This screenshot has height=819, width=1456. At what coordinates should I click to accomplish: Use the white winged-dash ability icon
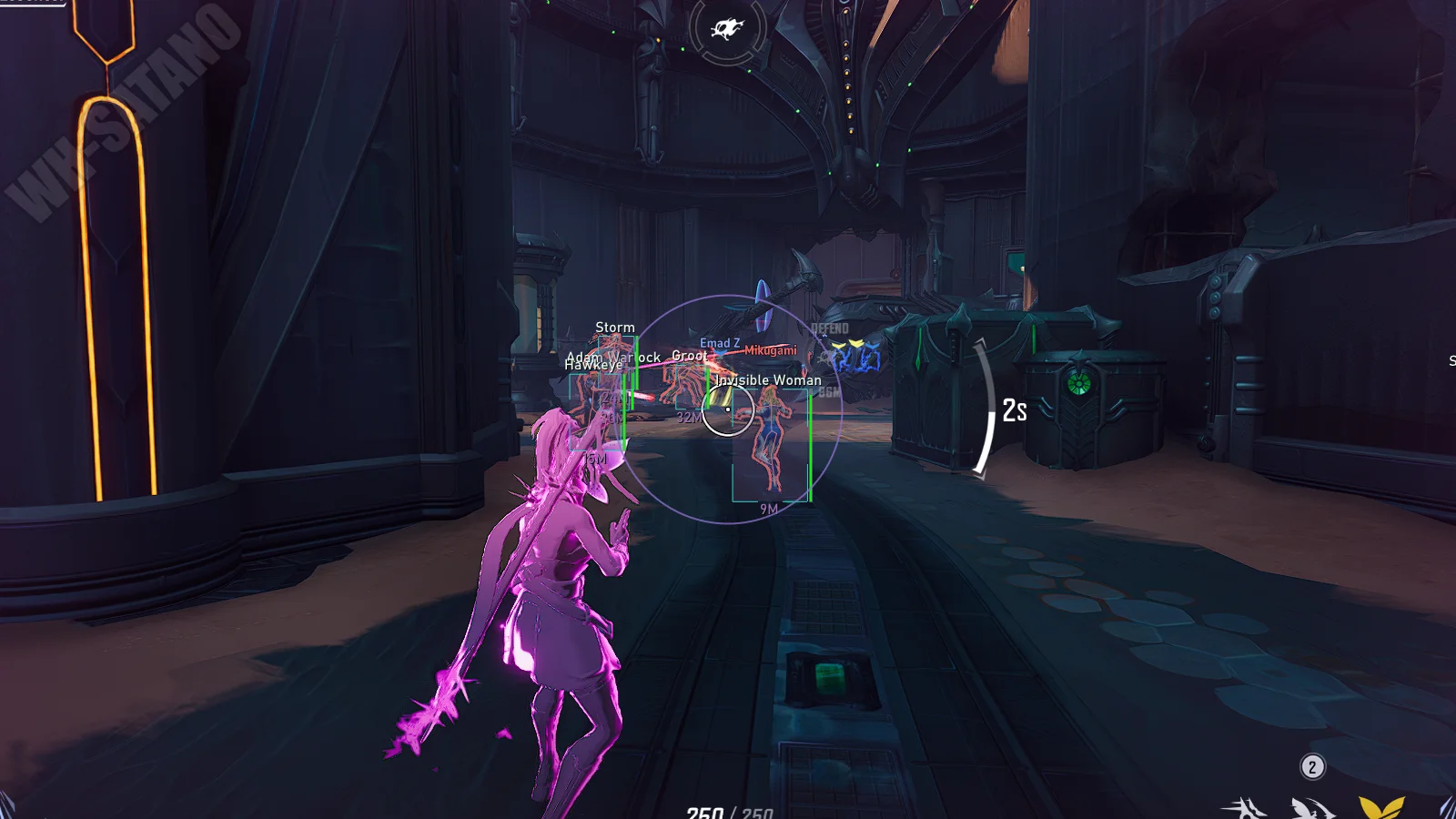click(1311, 808)
